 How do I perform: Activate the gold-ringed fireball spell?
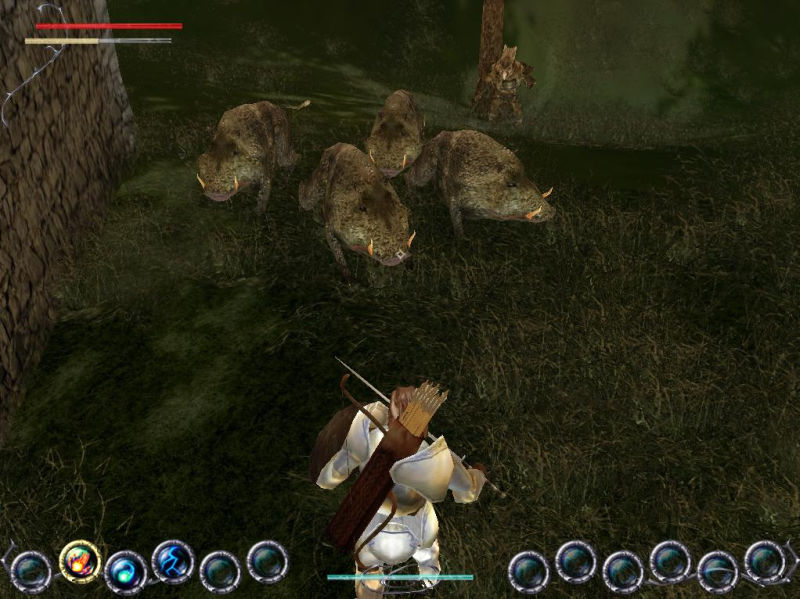tap(80, 561)
